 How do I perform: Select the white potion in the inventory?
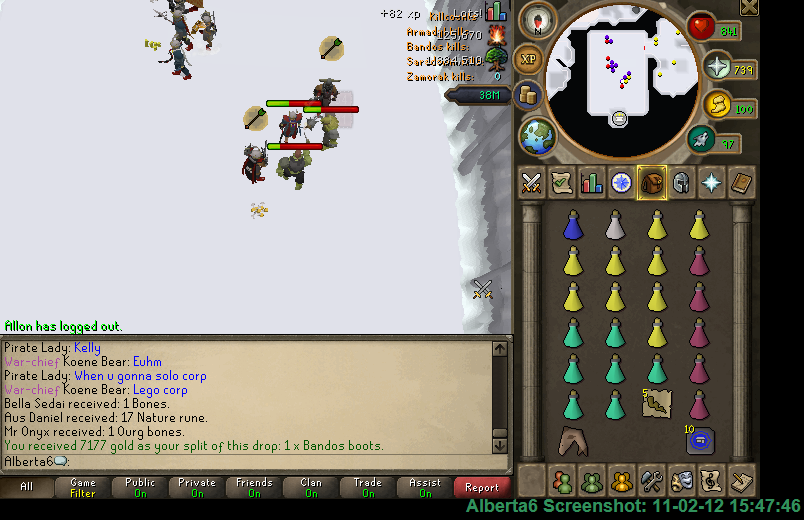click(615, 225)
